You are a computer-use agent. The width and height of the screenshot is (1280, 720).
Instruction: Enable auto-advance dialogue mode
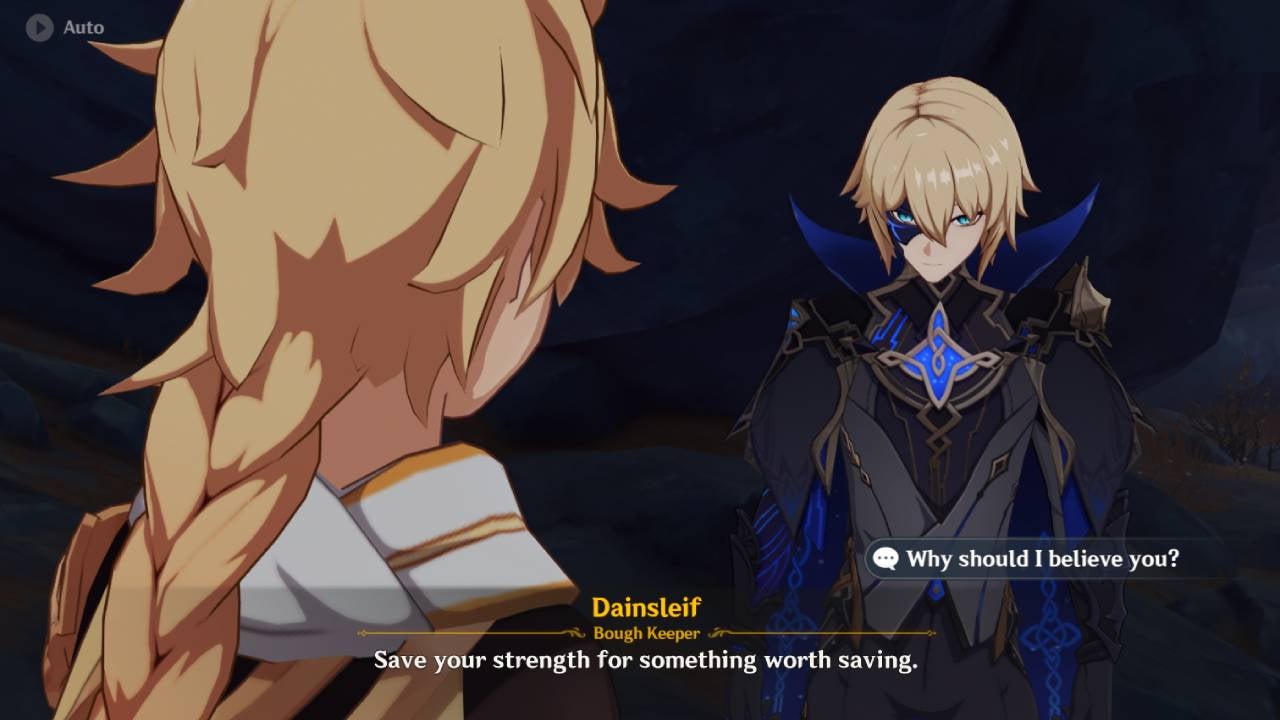[62, 27]
